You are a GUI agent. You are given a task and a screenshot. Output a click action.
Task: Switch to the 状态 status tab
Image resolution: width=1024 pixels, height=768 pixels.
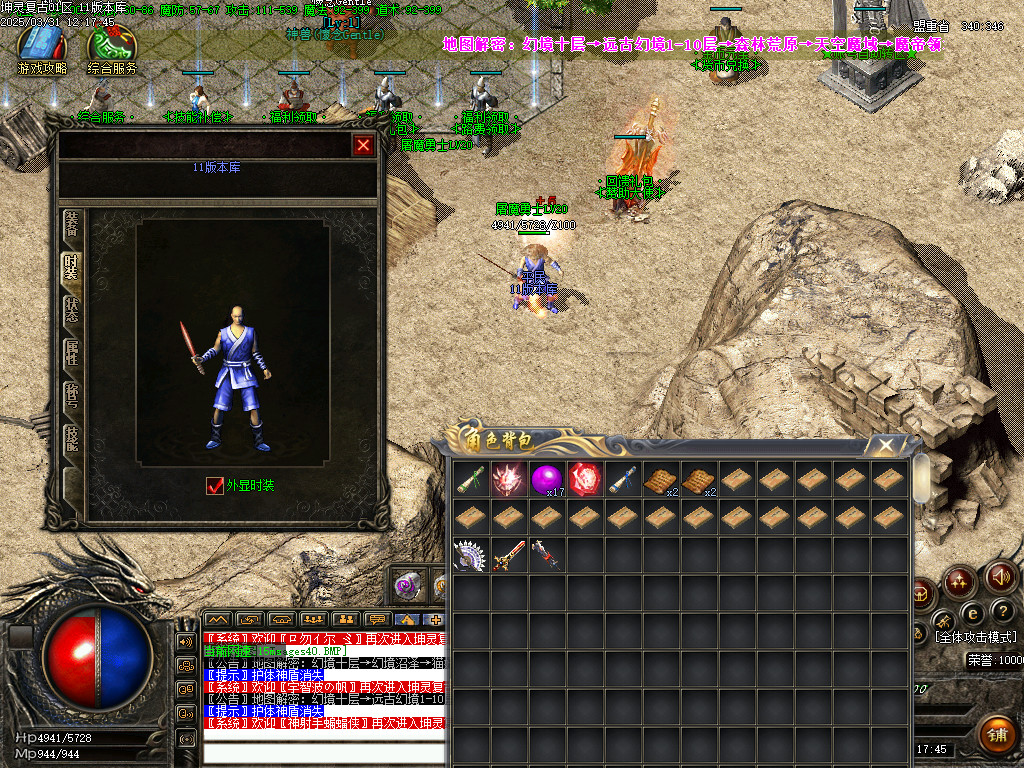coord(72,310)
